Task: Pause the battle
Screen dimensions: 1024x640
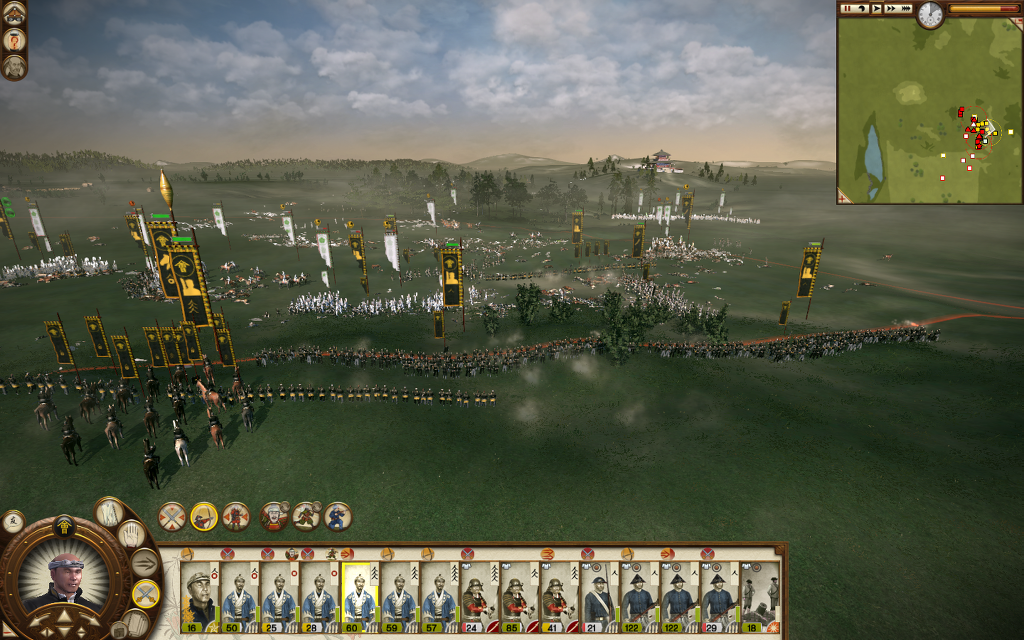Action: click(x=847, y=8)
